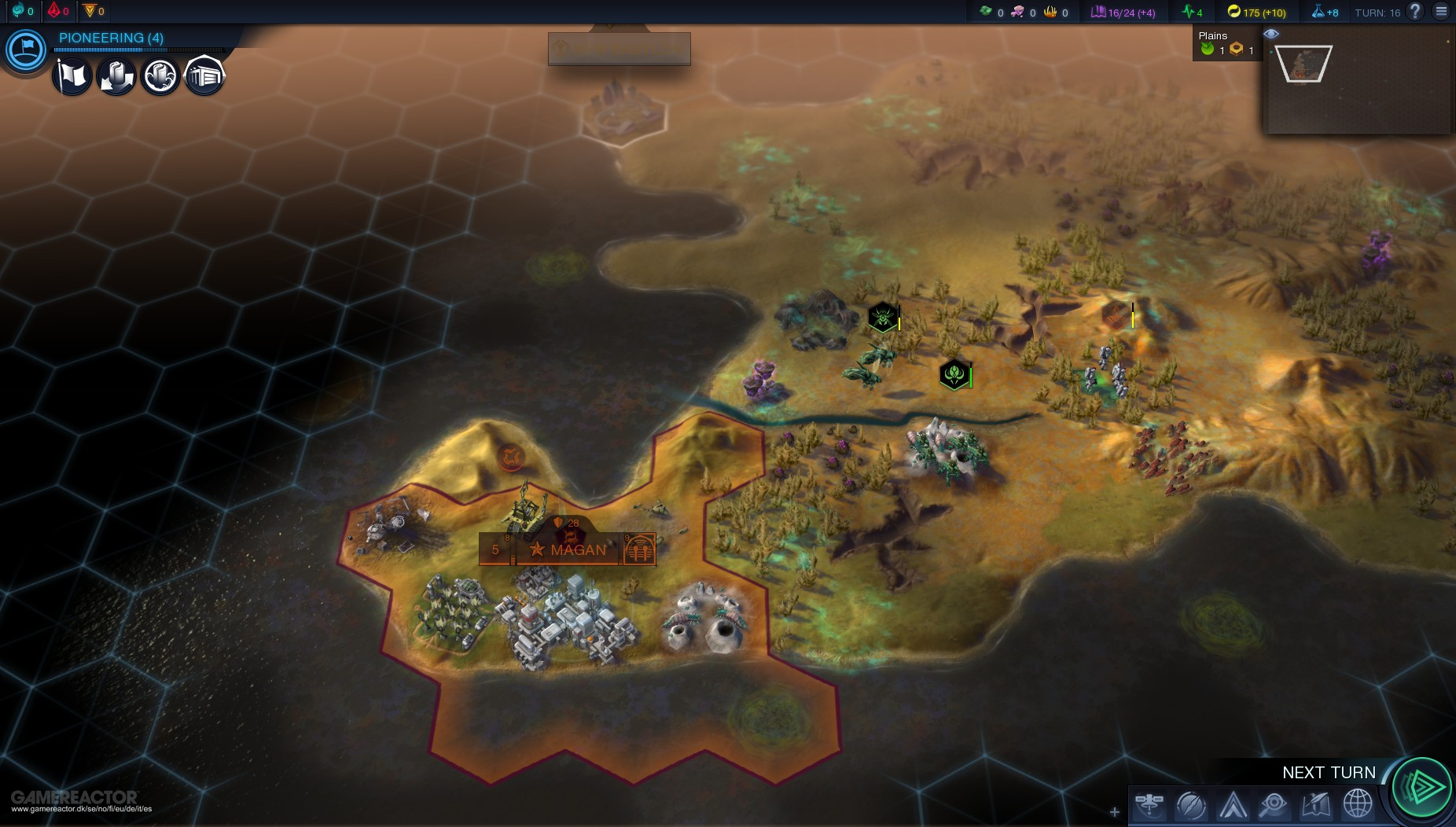Click the energy reserves coin icon top bar
1456x827 pixels.
[x=1233, y=12]
